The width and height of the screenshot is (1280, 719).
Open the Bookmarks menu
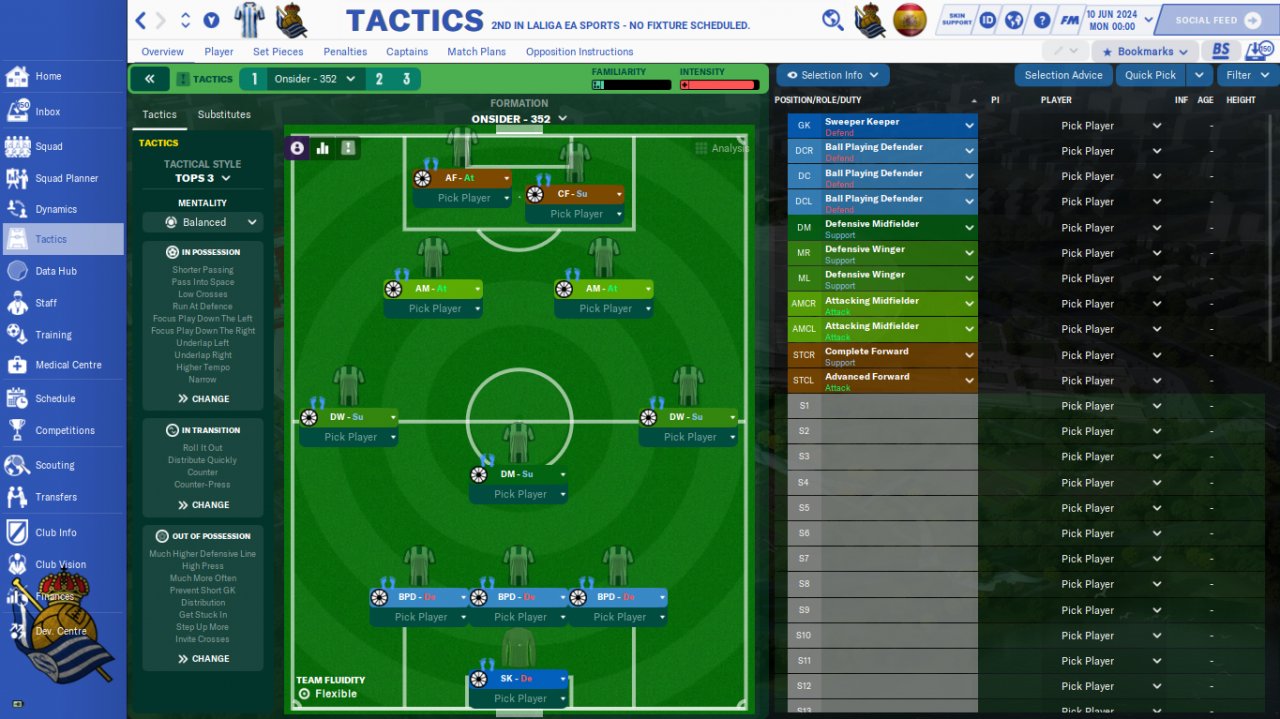[x=1144, y=51]
